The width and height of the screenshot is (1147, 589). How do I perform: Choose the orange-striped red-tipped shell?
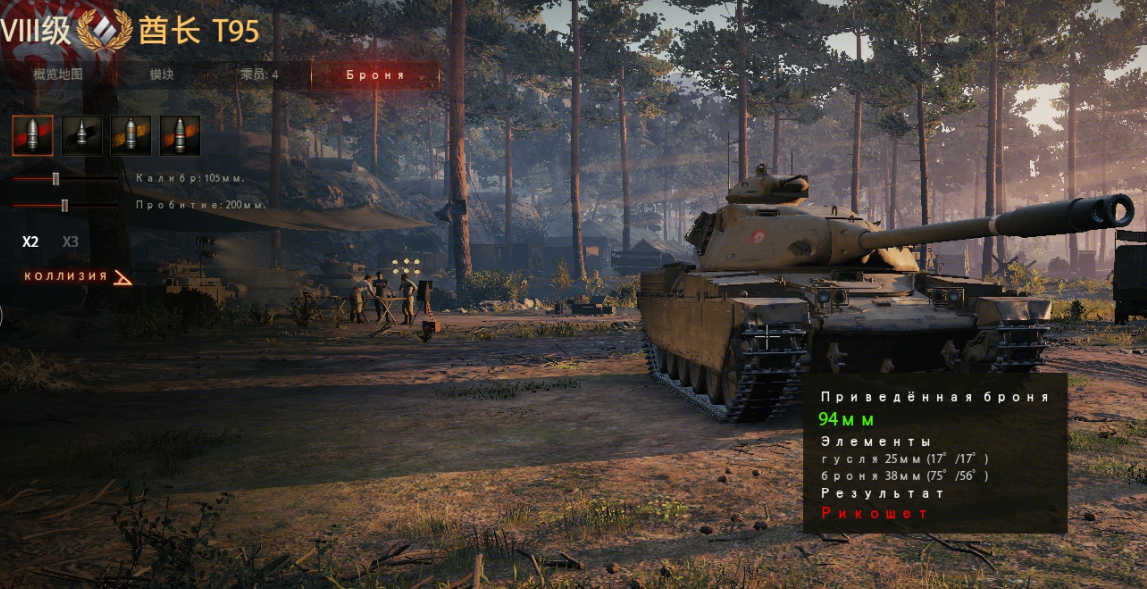pyautogui.click(x=180, y=135)
